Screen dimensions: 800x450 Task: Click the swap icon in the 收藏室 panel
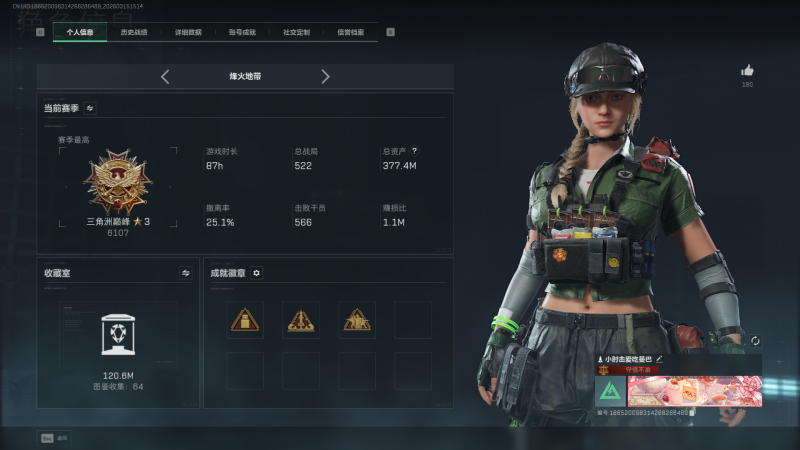tap(185, 272)
